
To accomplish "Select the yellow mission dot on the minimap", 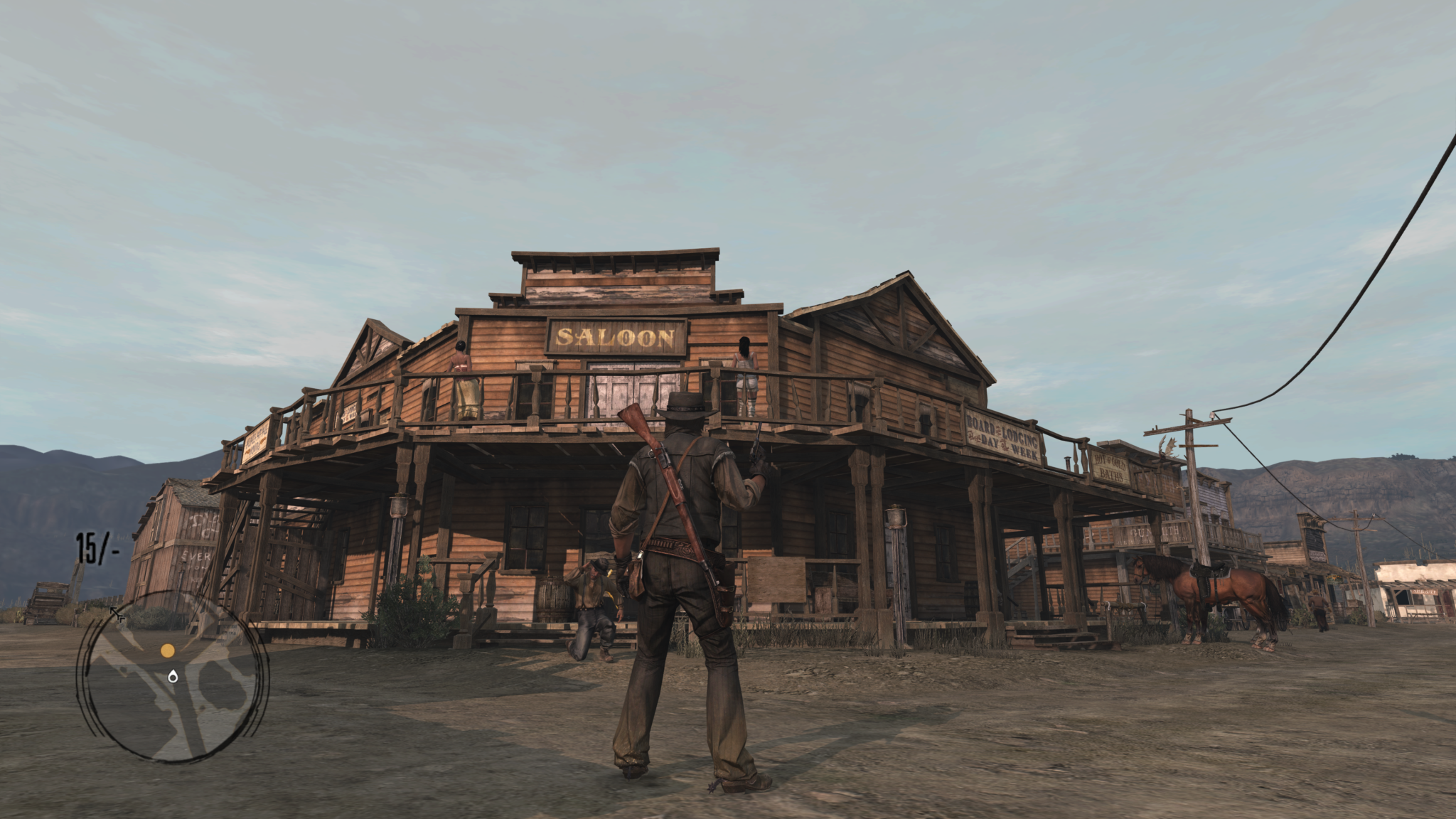I will pyautogui.click(x=168, y=652).
